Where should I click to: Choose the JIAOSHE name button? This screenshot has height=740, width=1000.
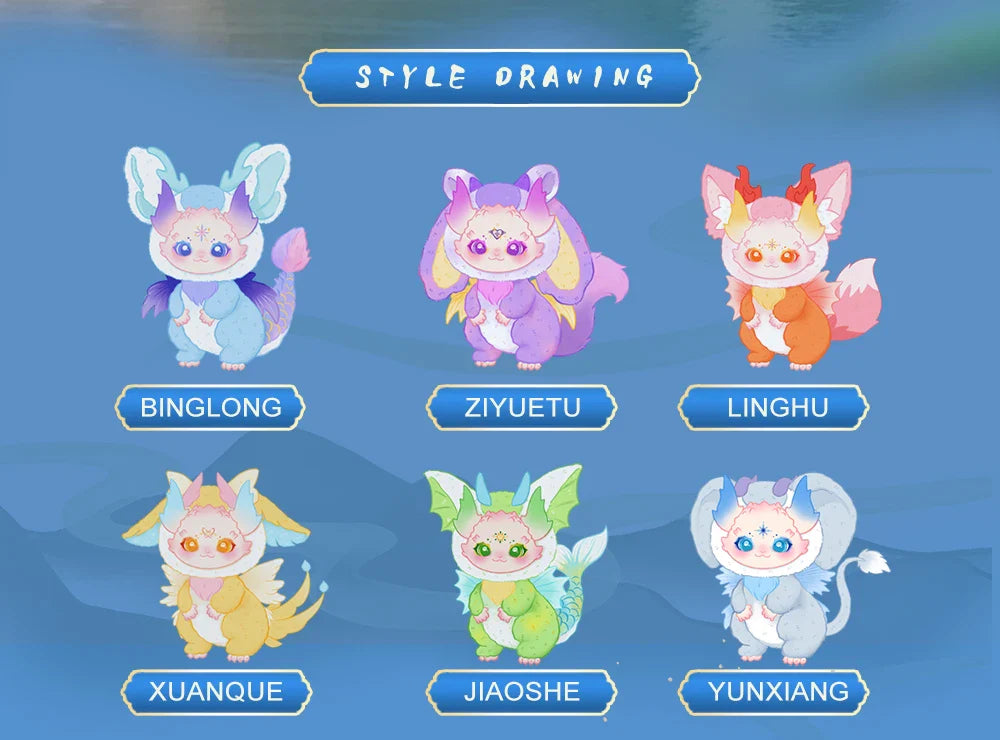(x=522, y=691)
